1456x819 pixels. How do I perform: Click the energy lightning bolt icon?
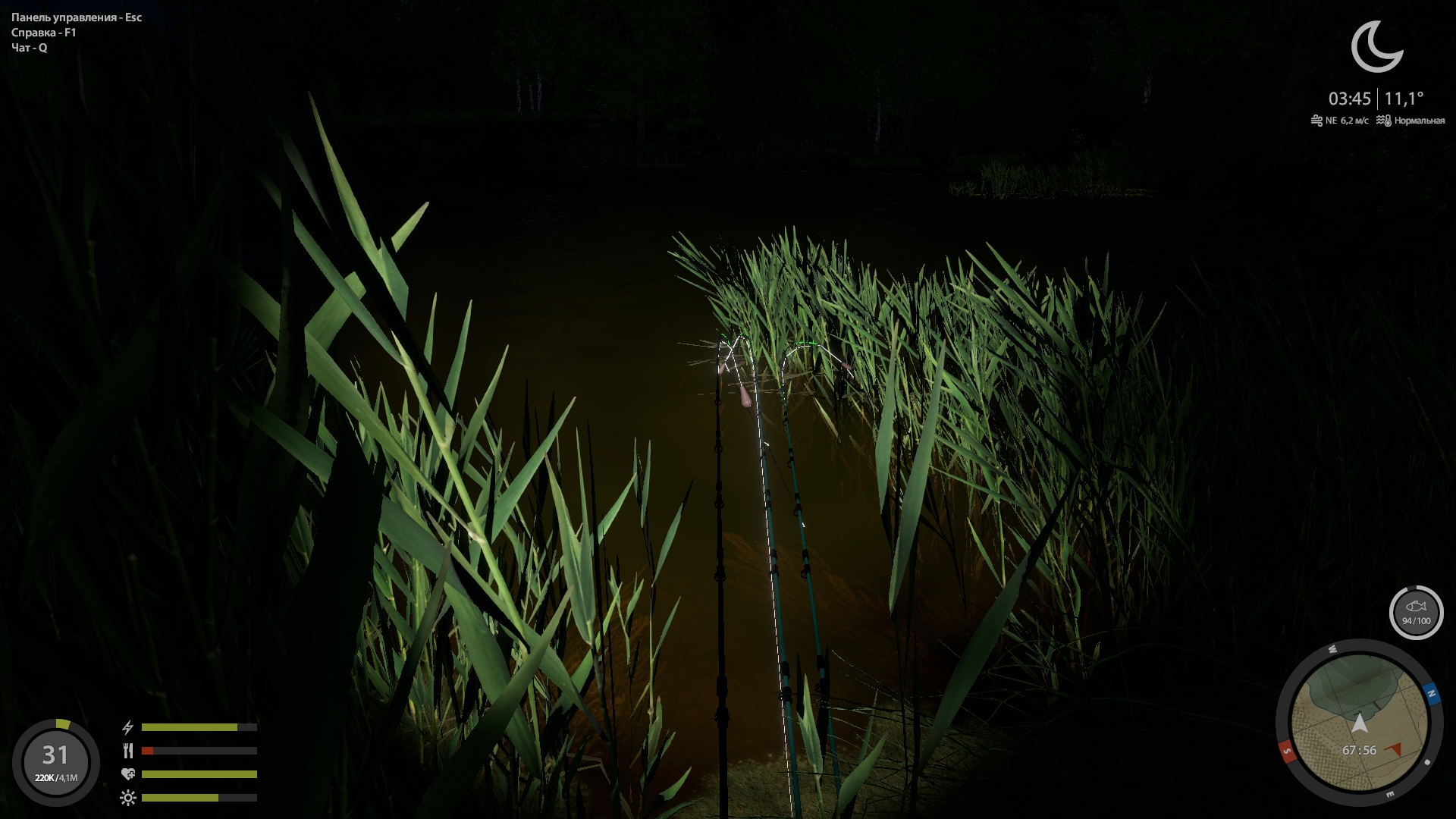pyautogui.click(x=129, y=726)
